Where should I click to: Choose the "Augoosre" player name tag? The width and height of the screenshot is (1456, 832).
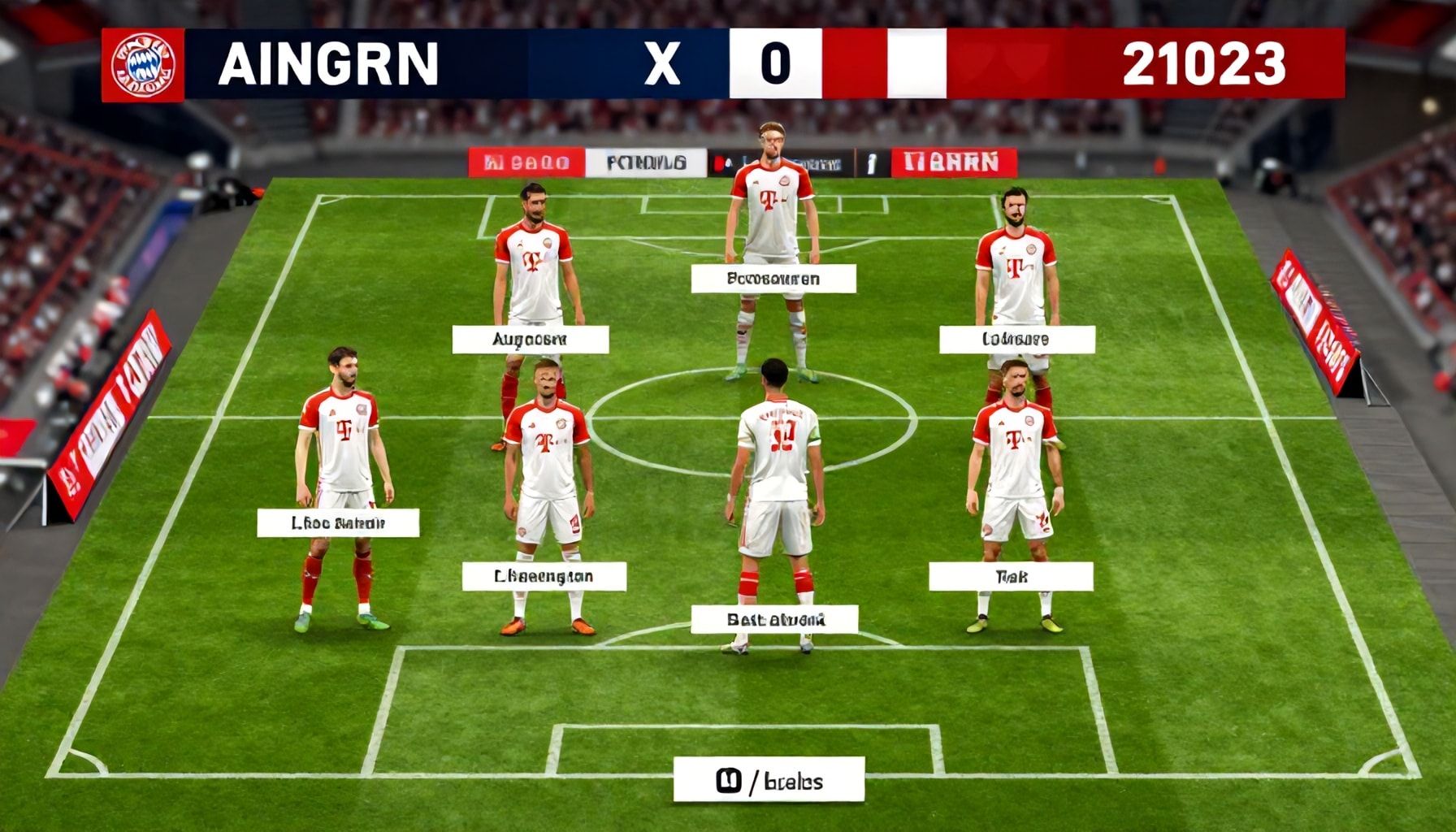530,340
